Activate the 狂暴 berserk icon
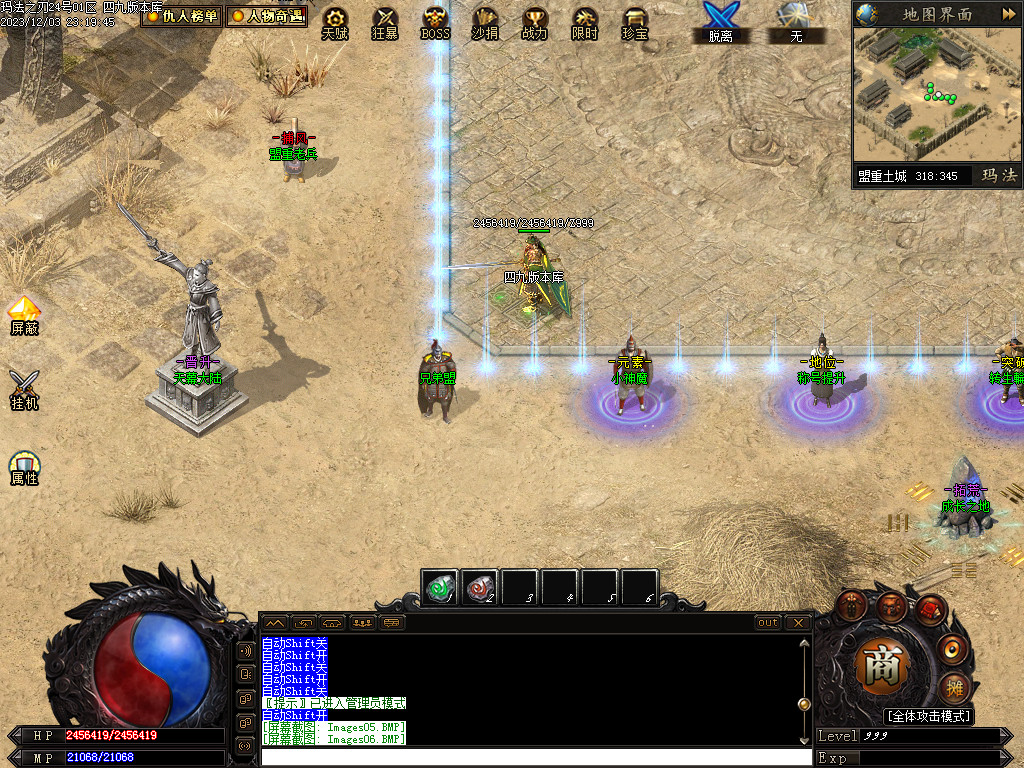This screenshot has height=768, width=1024. tap(385, 22)
